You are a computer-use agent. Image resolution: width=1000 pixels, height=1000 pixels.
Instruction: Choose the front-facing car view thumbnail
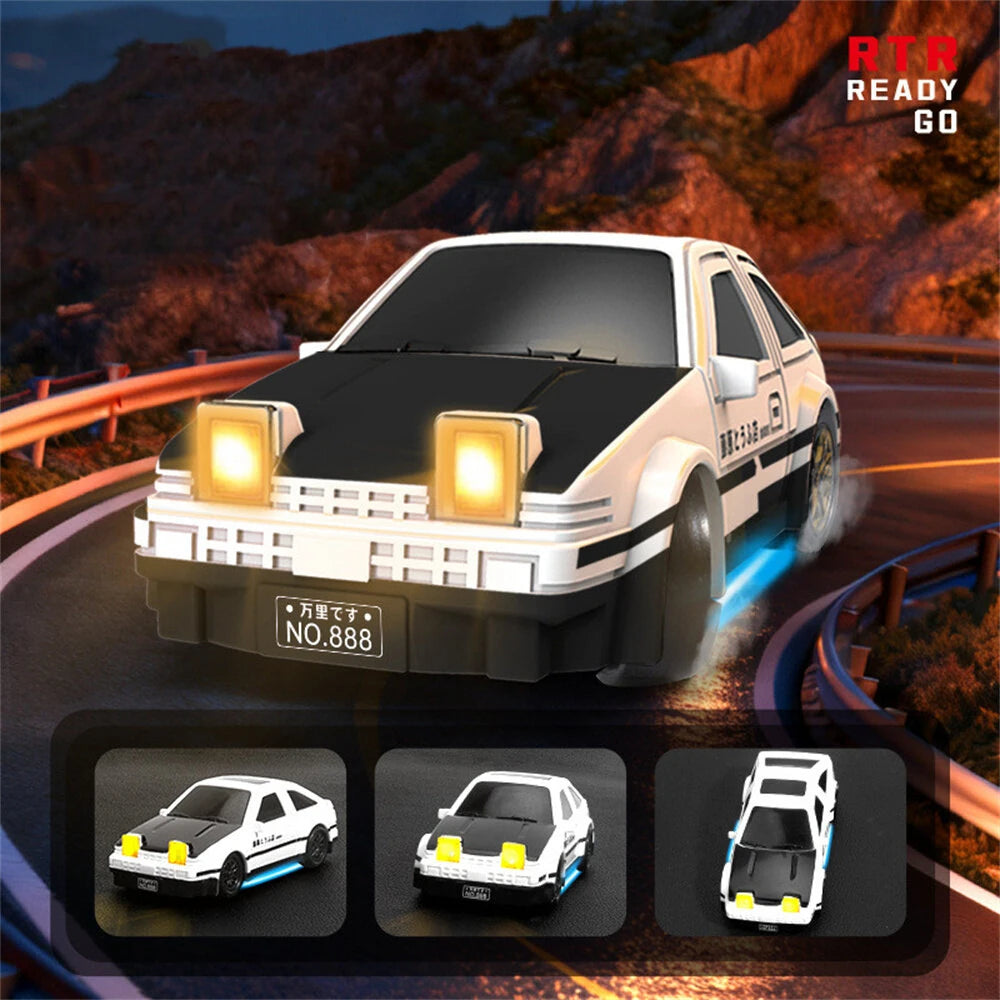pyautogui.click(x=500, y=842)
